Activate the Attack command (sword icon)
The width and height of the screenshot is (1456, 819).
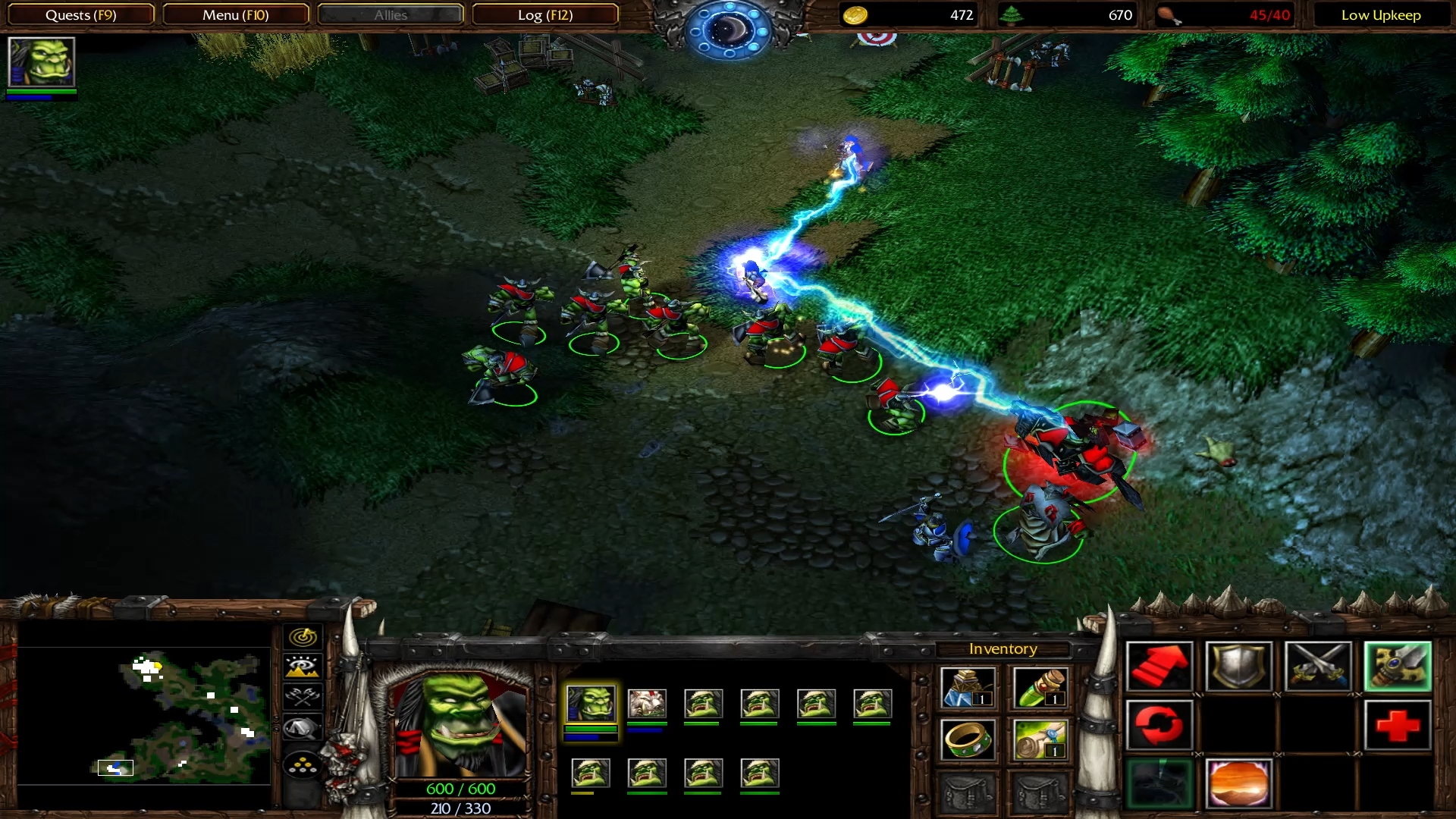tap(1318, 667)
